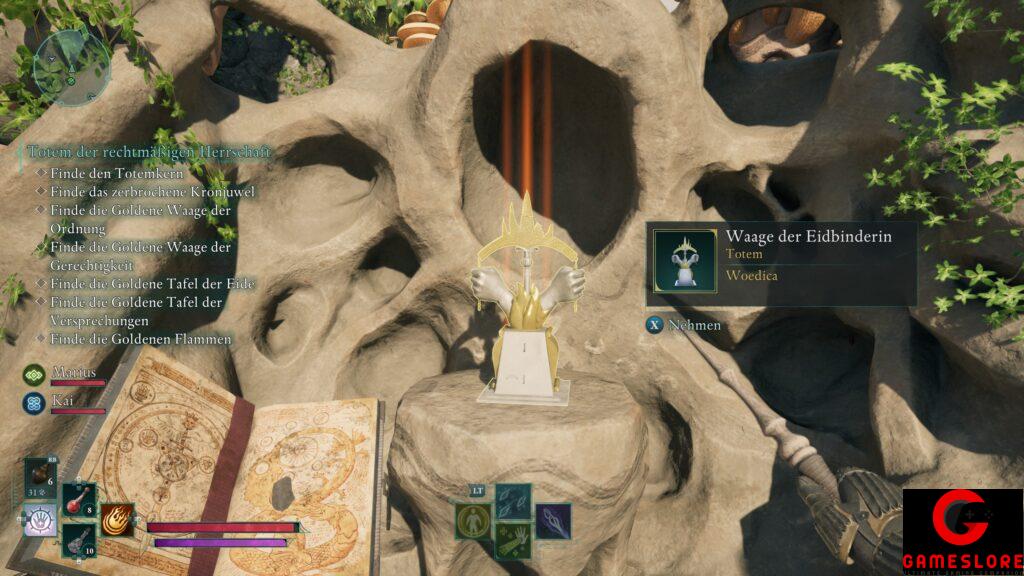This screenshot has width=1024, height=576.
Task: Select the Waage der Eidbinderin item icon
Action: 685,261
